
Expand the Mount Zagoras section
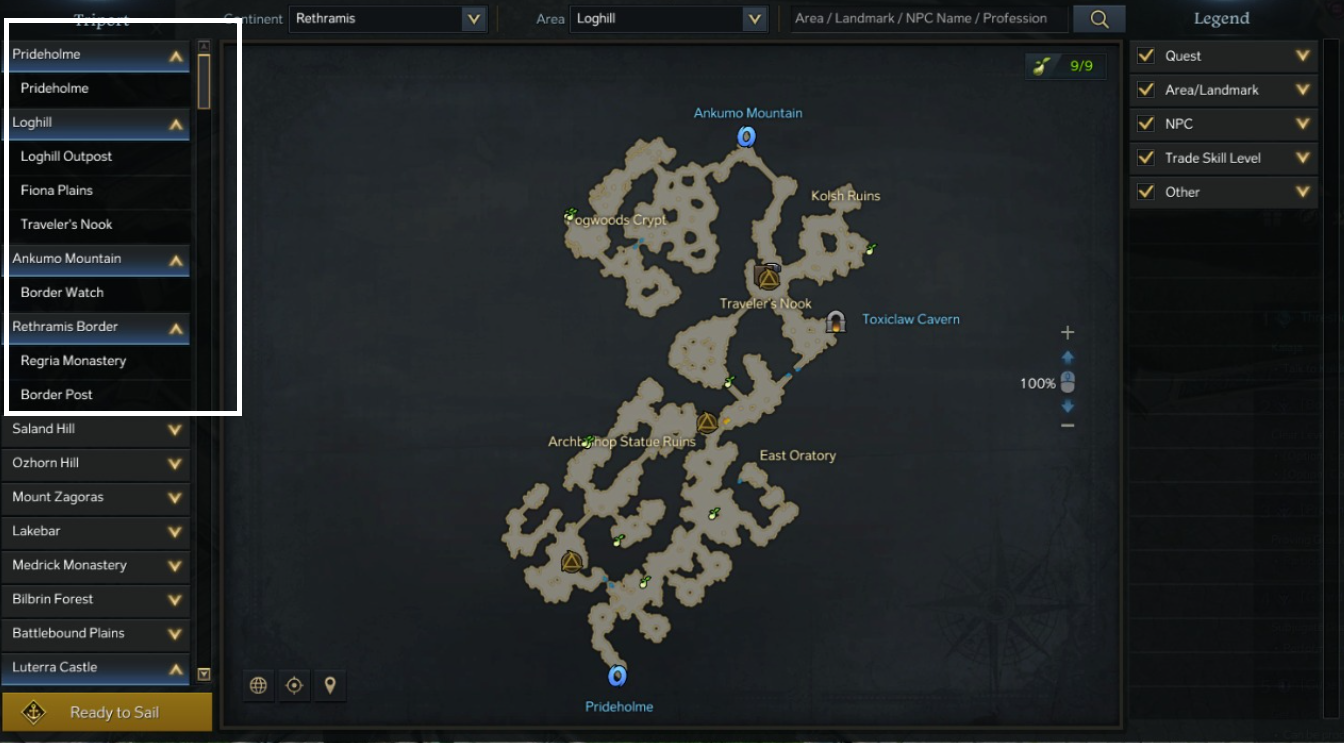[174, 497]
